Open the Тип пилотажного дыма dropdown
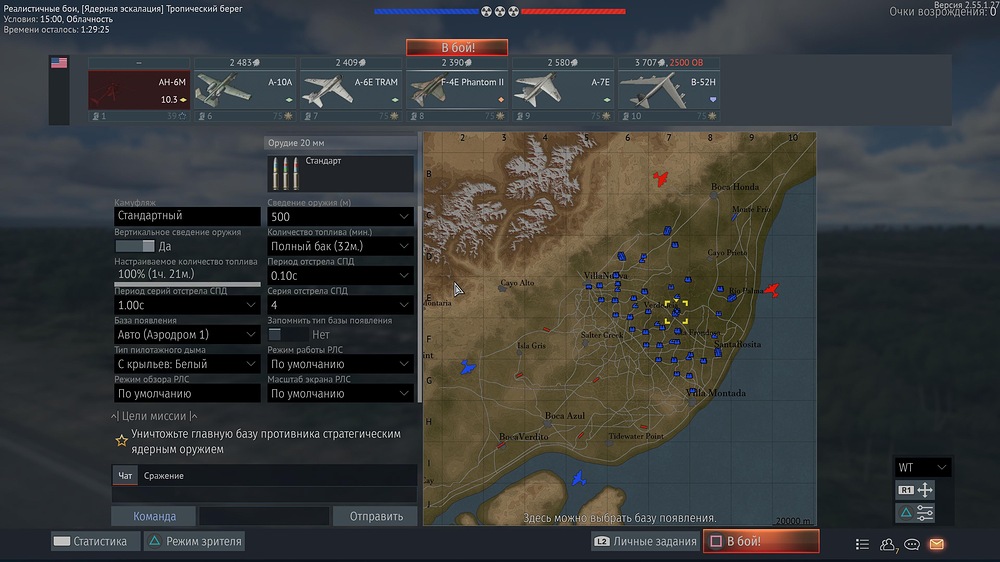Screen dimensions: 1000x562 187,365
